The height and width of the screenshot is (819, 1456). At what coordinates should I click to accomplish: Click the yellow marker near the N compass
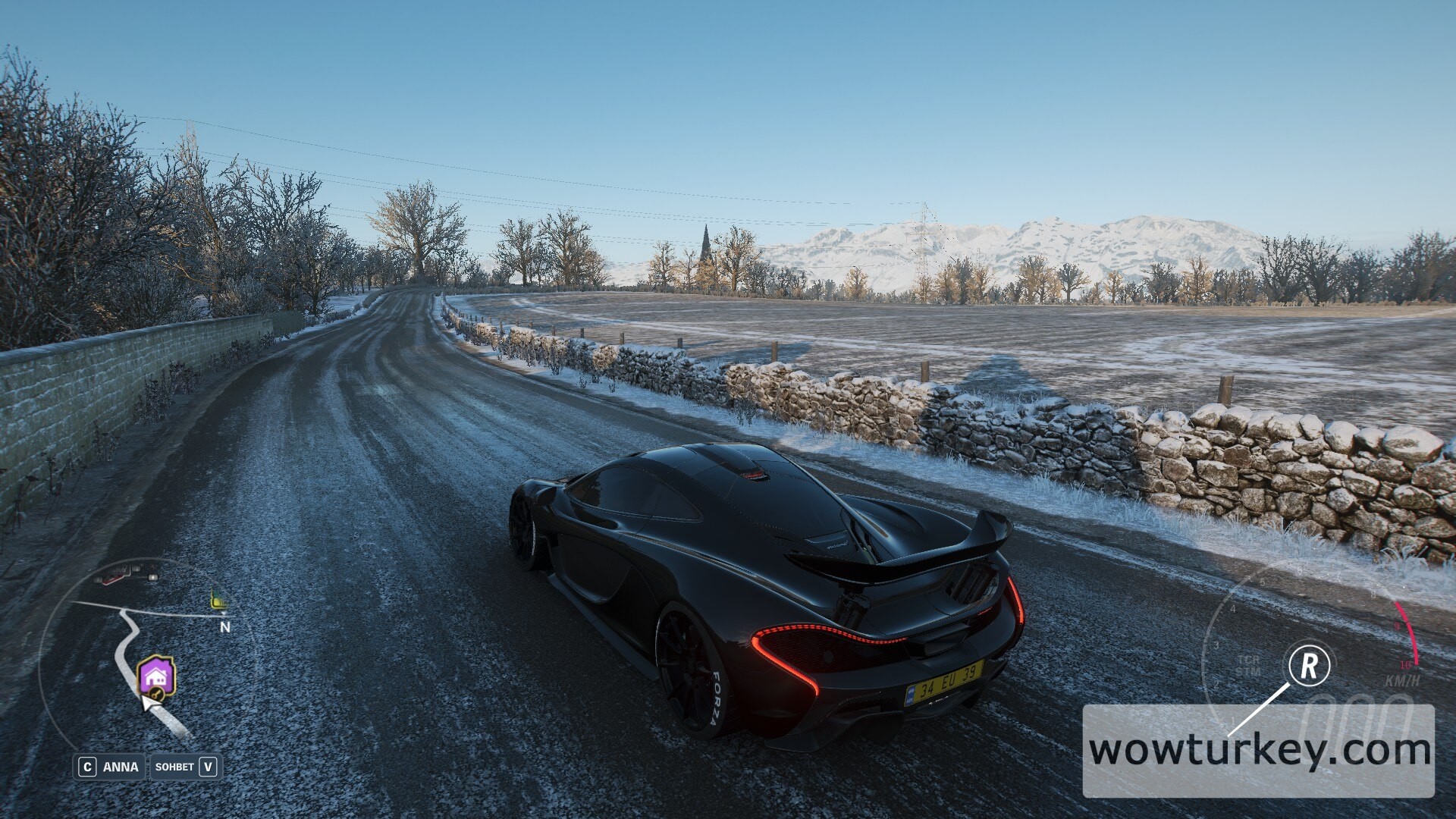218,602
